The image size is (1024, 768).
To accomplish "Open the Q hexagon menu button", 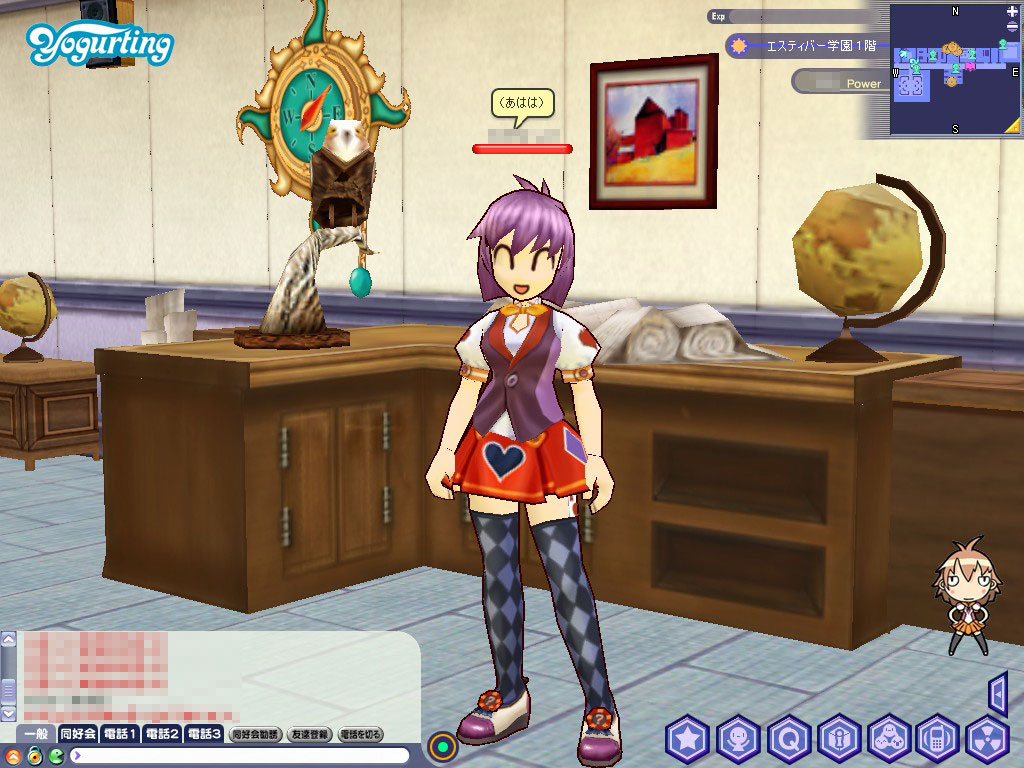I will pos(788,740).
